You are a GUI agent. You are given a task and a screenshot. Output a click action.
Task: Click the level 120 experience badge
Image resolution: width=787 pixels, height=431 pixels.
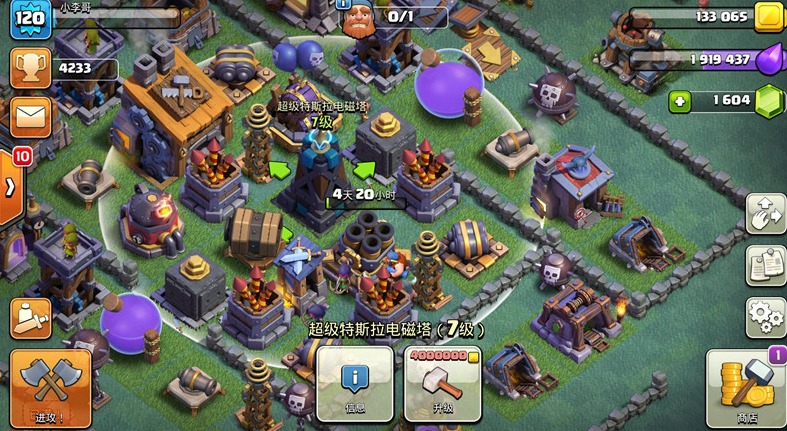(30, 19)
